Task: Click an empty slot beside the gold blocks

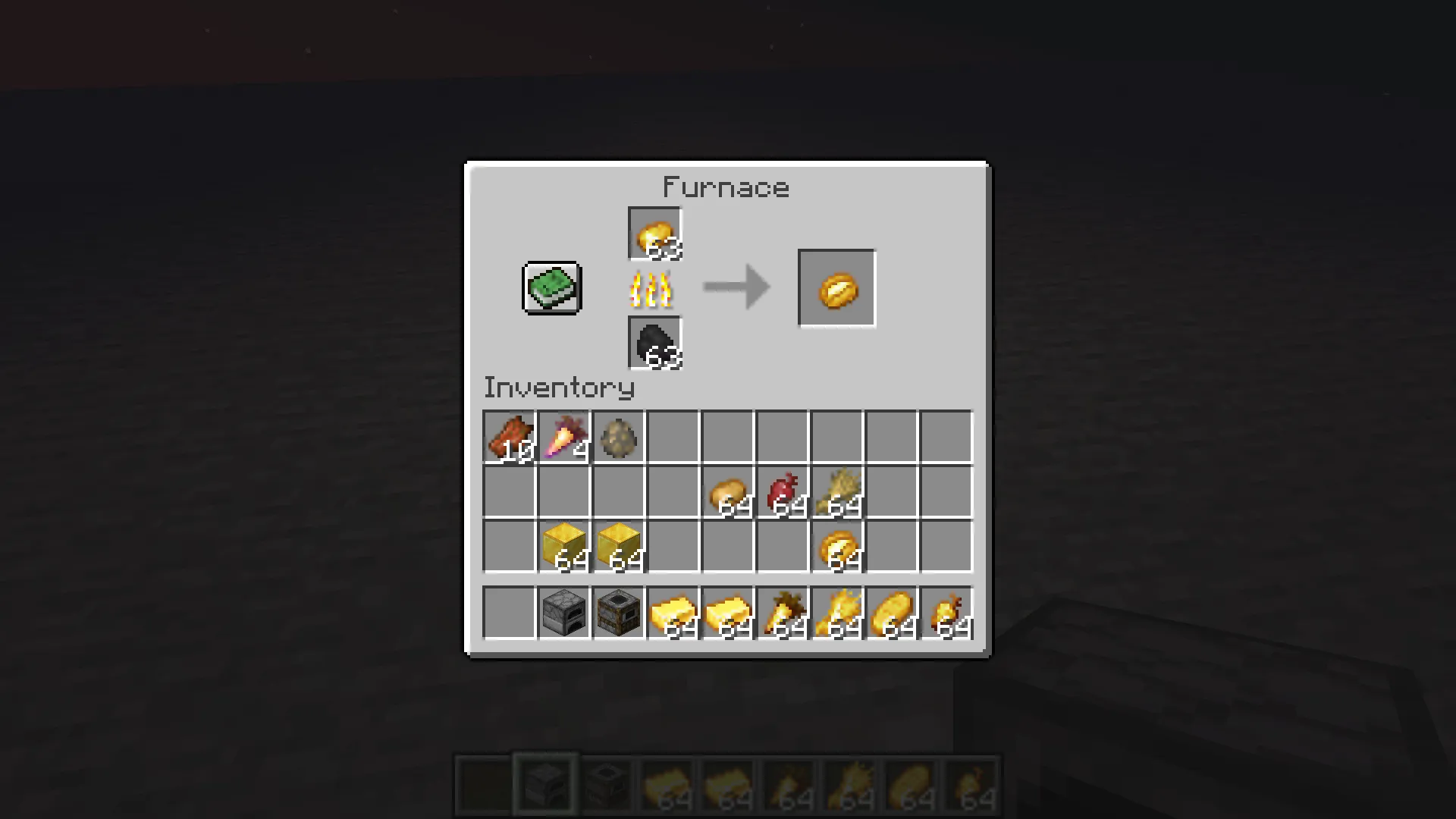Action: 509,547
